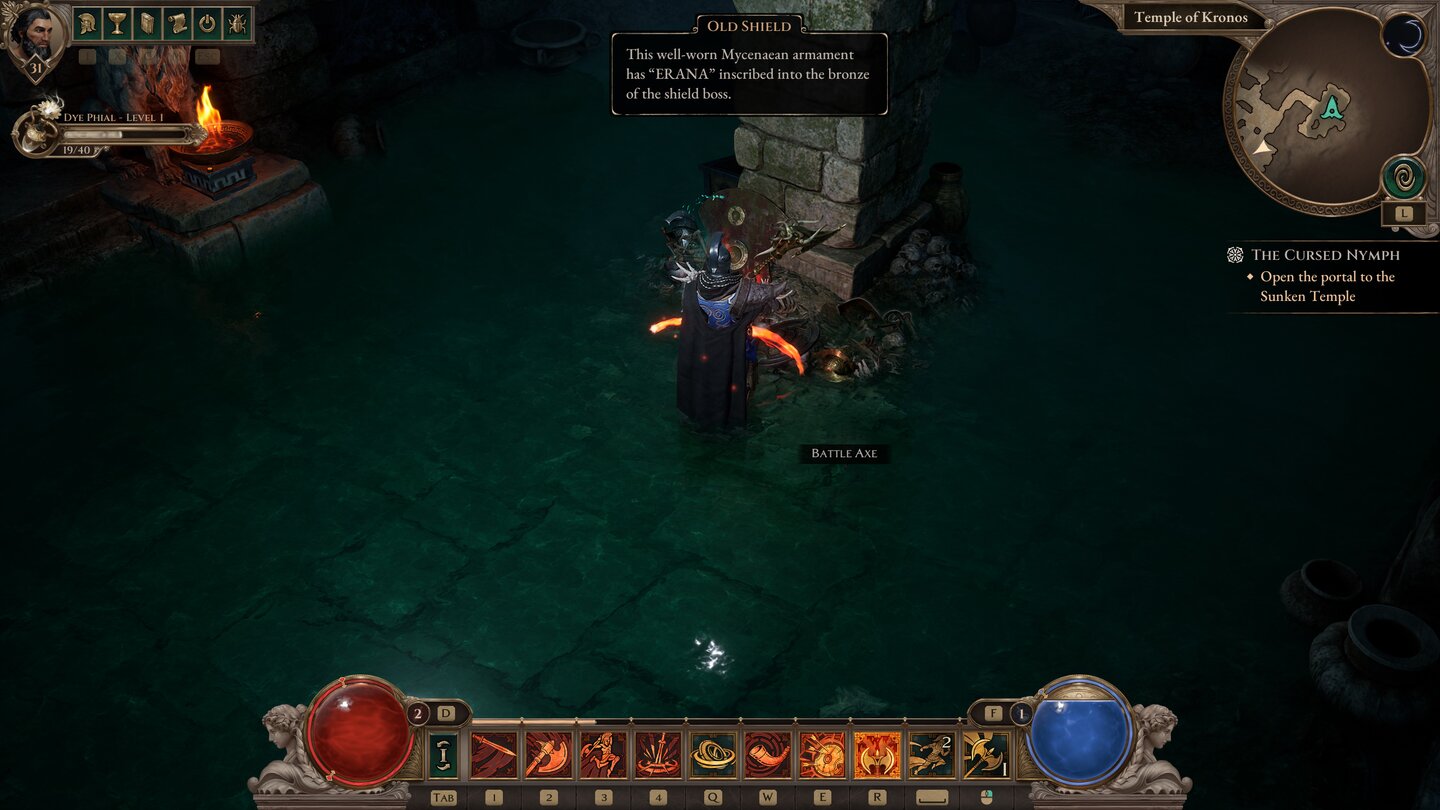Screen dimensions: 1440x810
Task: Toggle the F button near the mana orb
Action: pos(992,711)
